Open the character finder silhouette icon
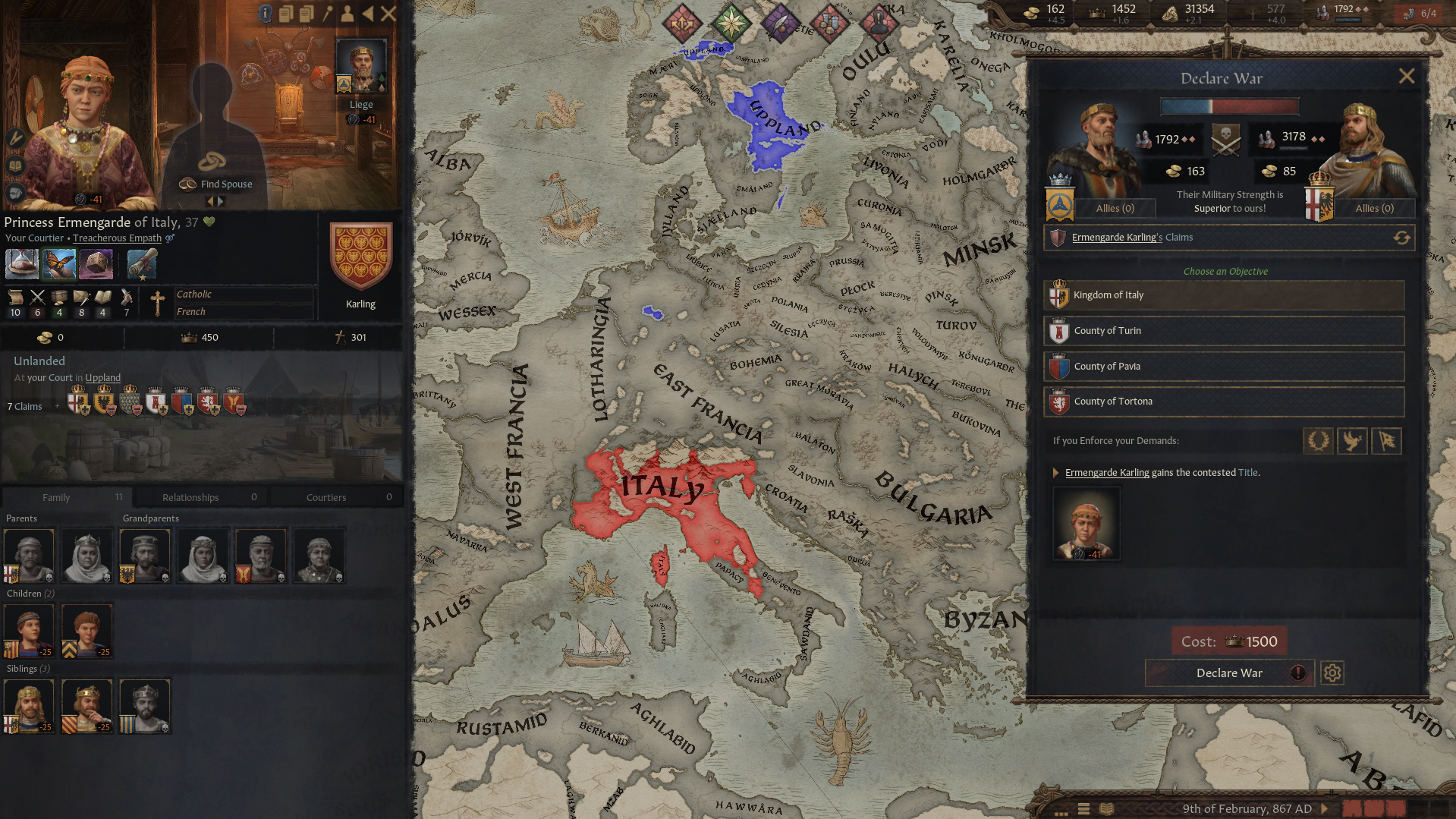Viewport: 1456px width, 819px height. (347, 13)
